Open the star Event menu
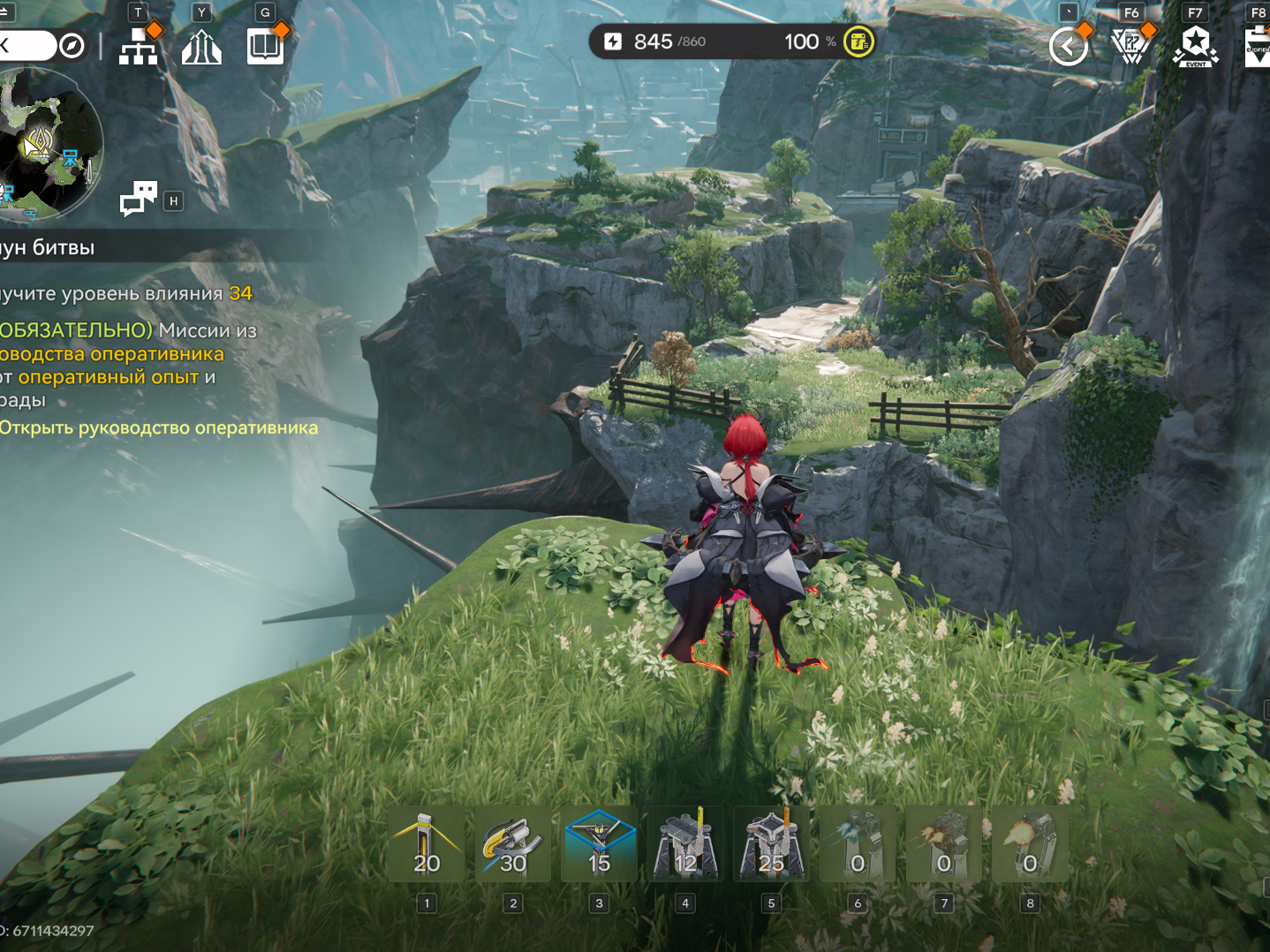1270x952 pixels. tap(1195, 46)
